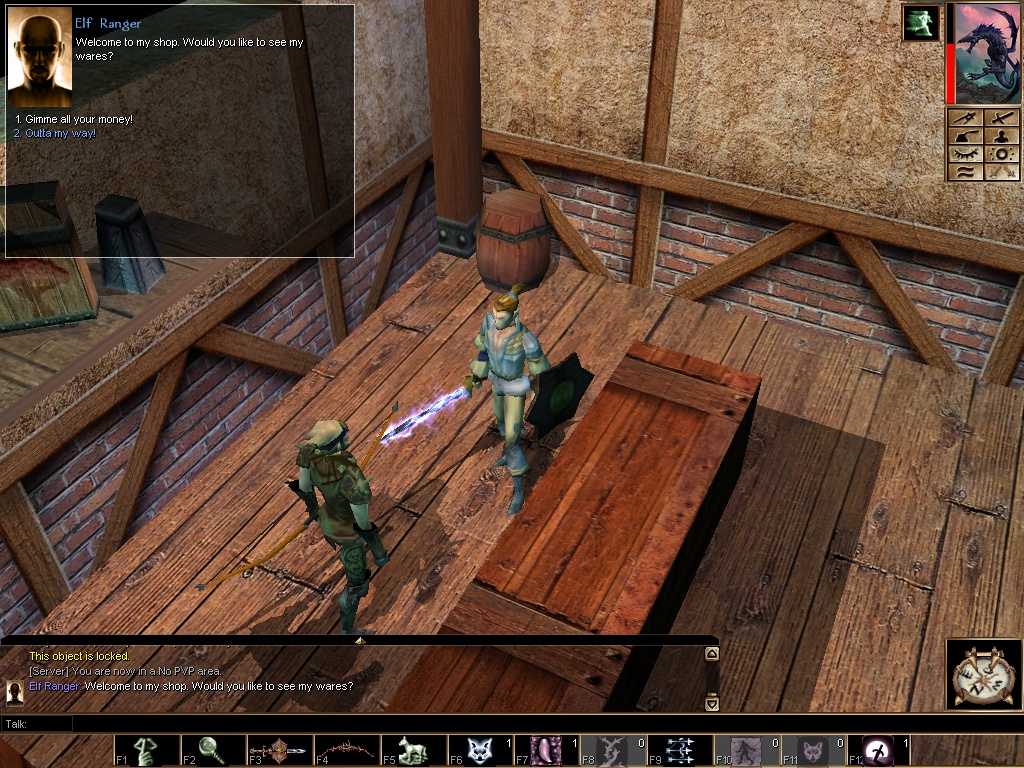Click the compass in the corner
Image resolution: width=1024 pixels, height=768 pixels.
click(x=984, y=675)
